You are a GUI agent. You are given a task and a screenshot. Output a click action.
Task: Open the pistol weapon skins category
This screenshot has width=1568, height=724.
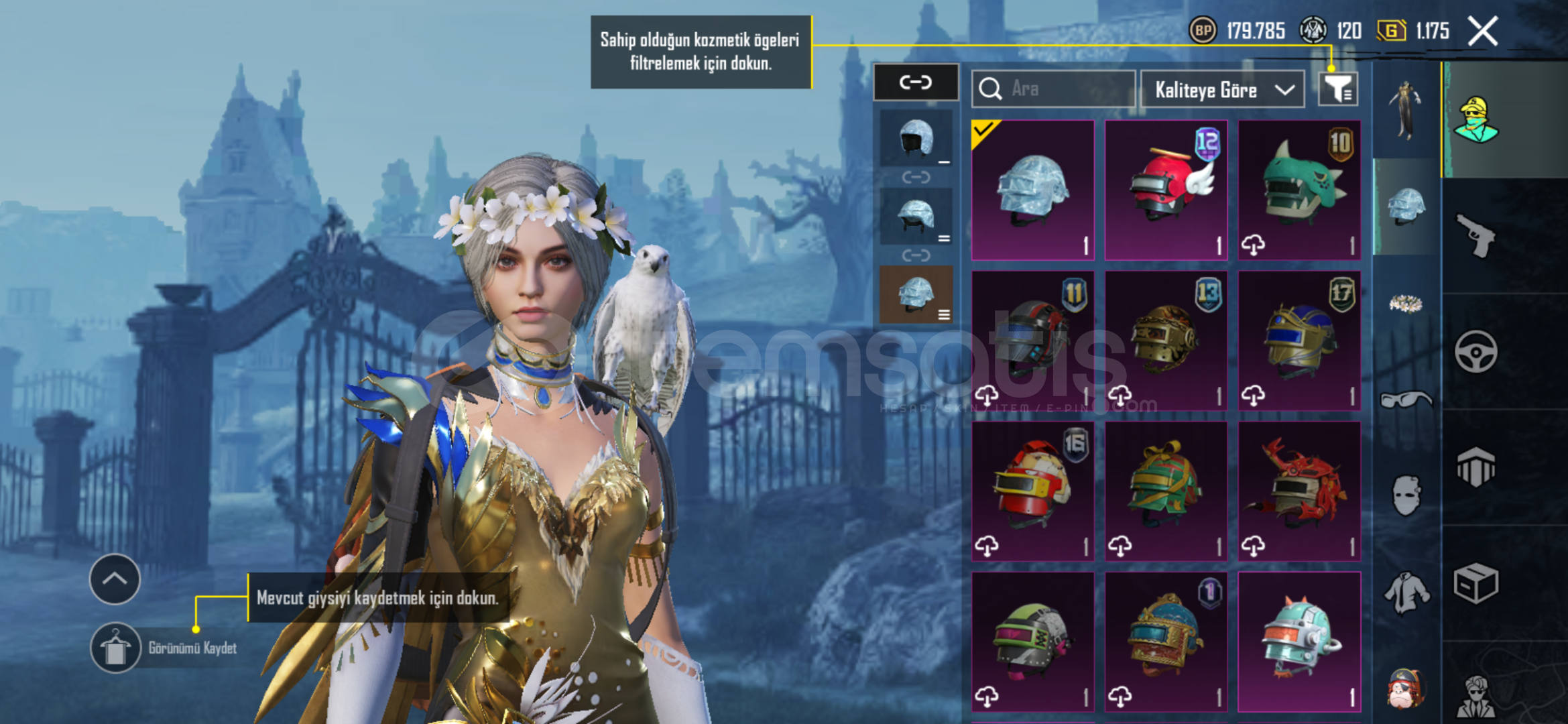1475,235
